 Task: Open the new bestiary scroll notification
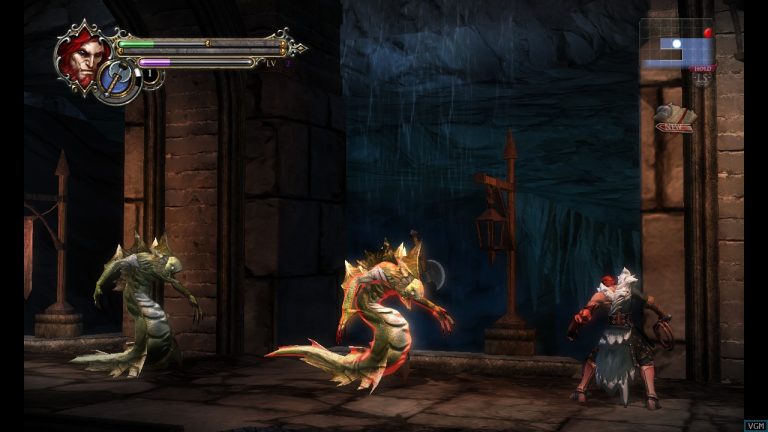[675, 119]
